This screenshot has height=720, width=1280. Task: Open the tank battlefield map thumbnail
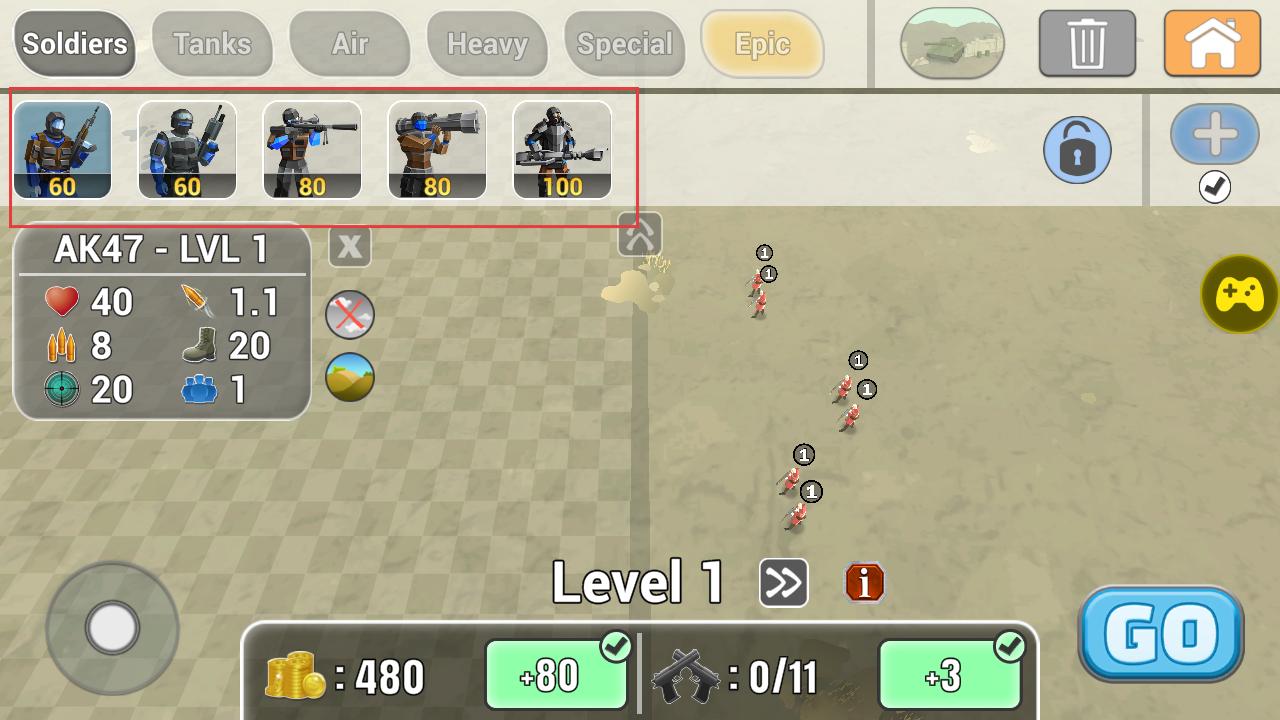pyautogui.click(x=952, y=44)
